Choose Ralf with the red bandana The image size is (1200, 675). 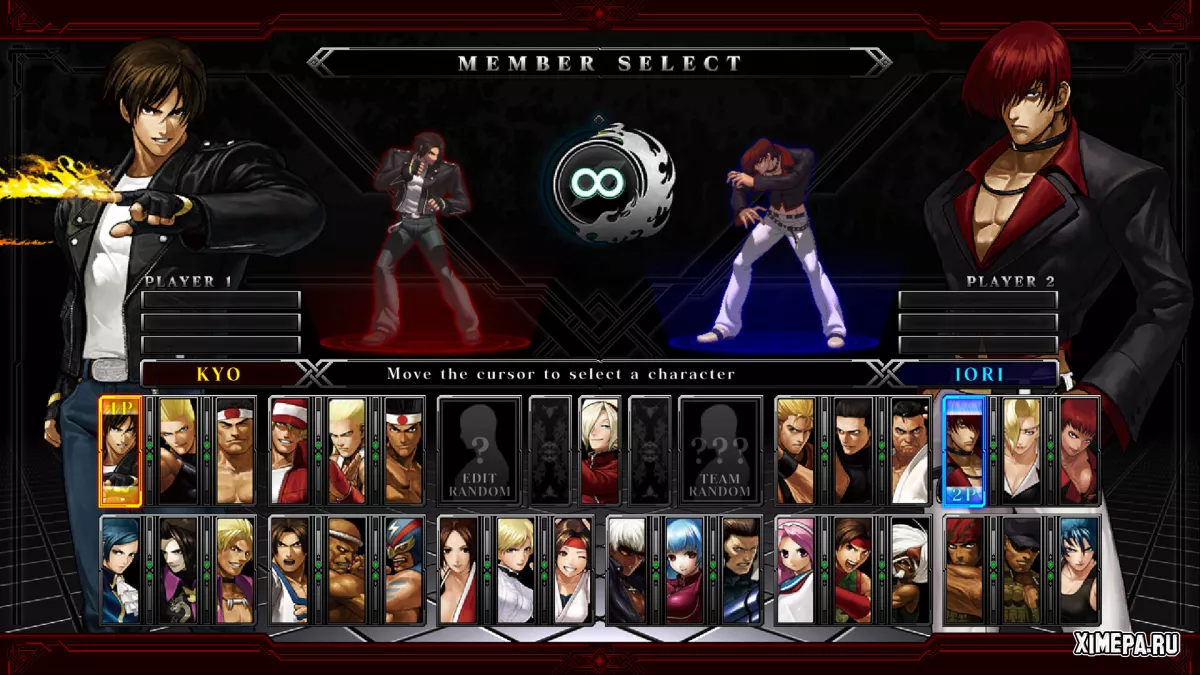coord(965,571)
